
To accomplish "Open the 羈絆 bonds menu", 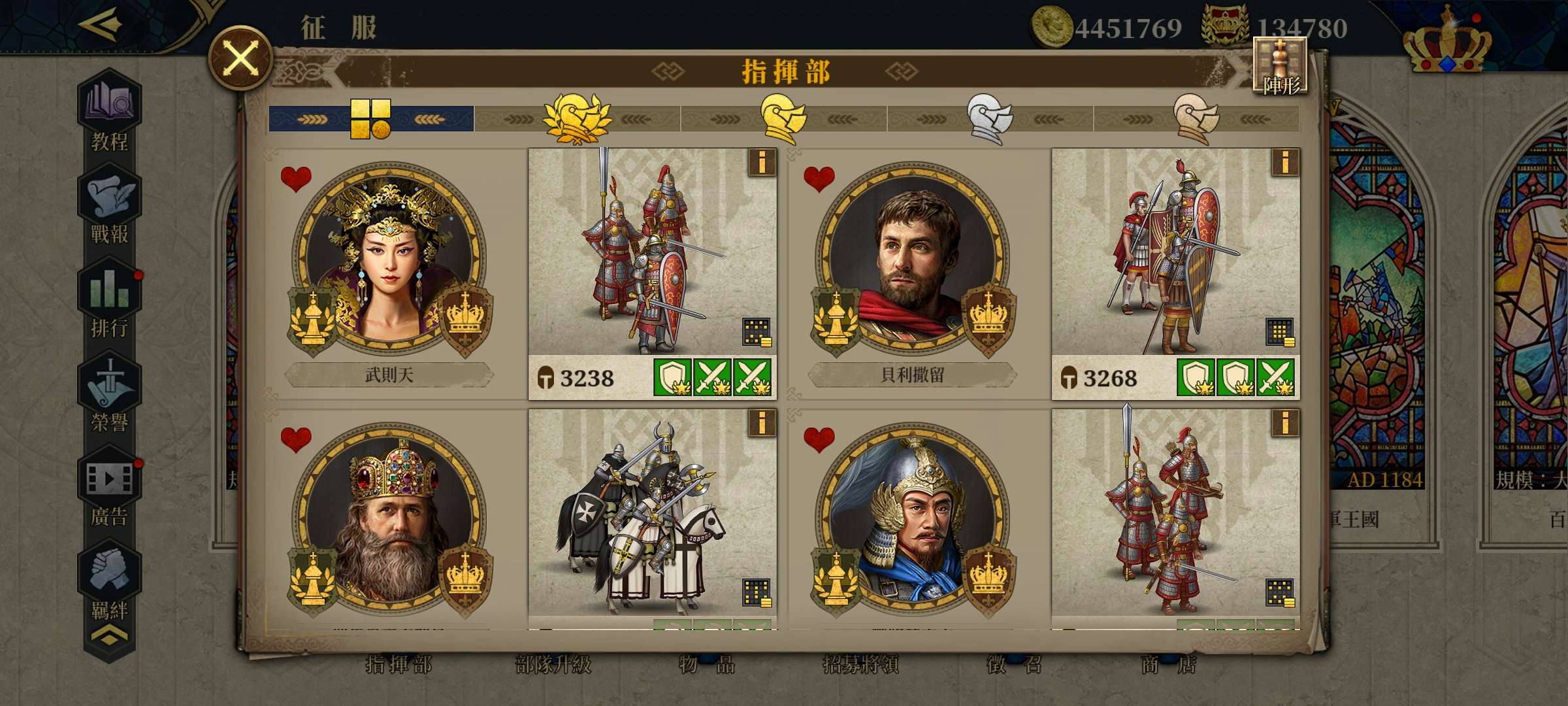I will coord(109,582).
